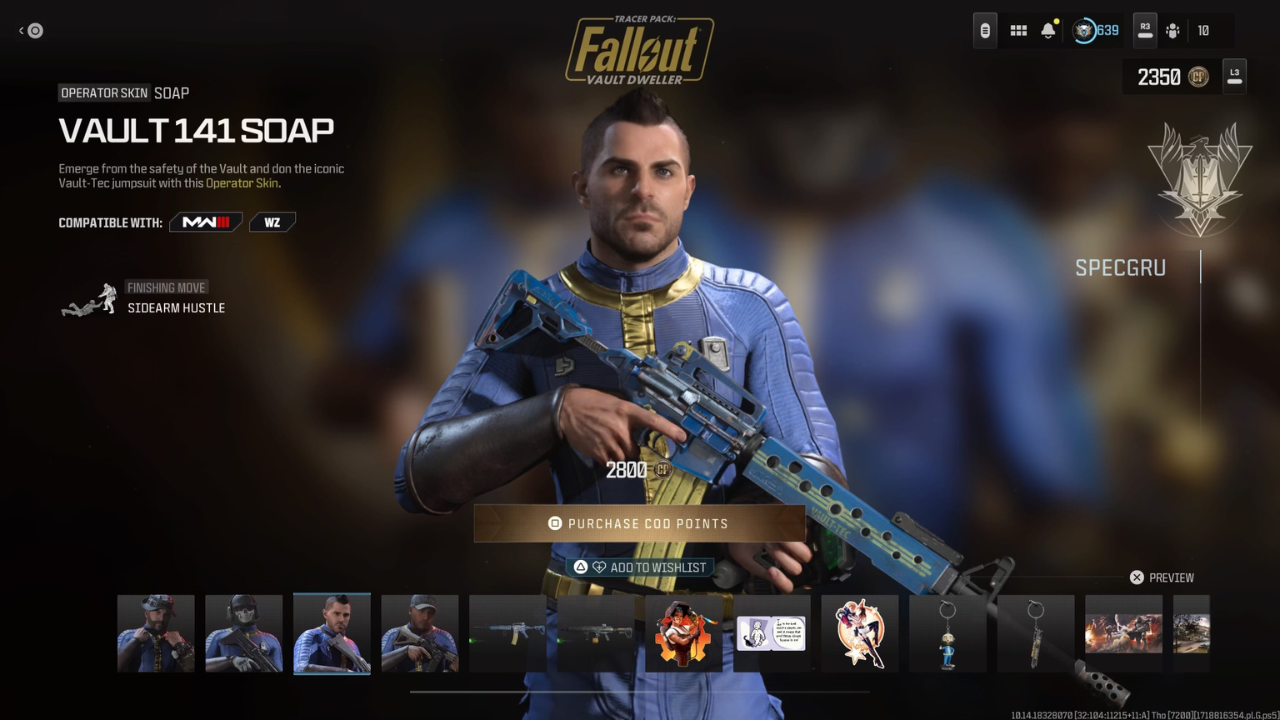The height and width of the screenshot is (720, 1280).
Task: Toggle the MWIII compatibility badge
Action: coord(205,221)
